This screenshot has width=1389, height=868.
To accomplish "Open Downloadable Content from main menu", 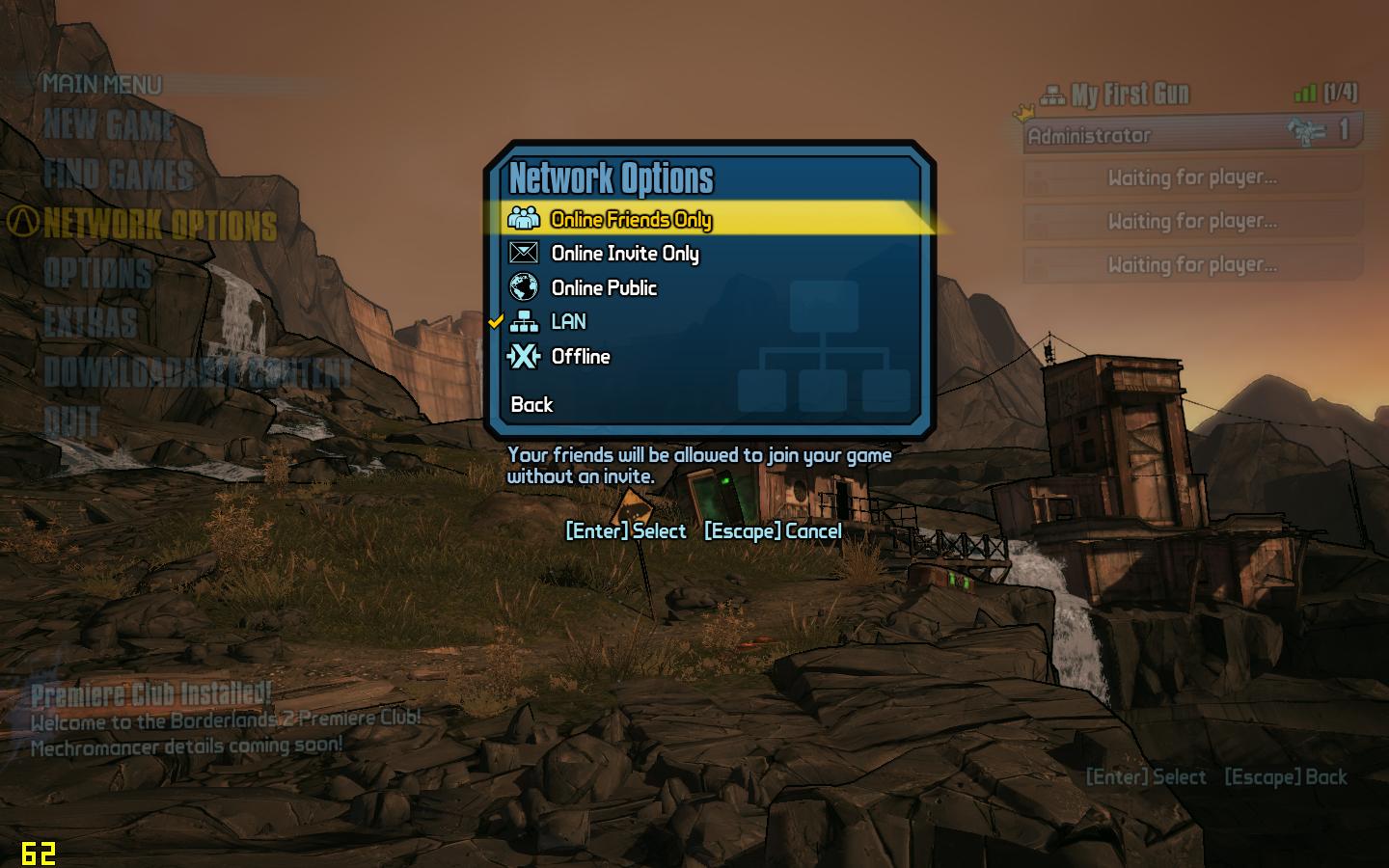I will pos(198,372).
